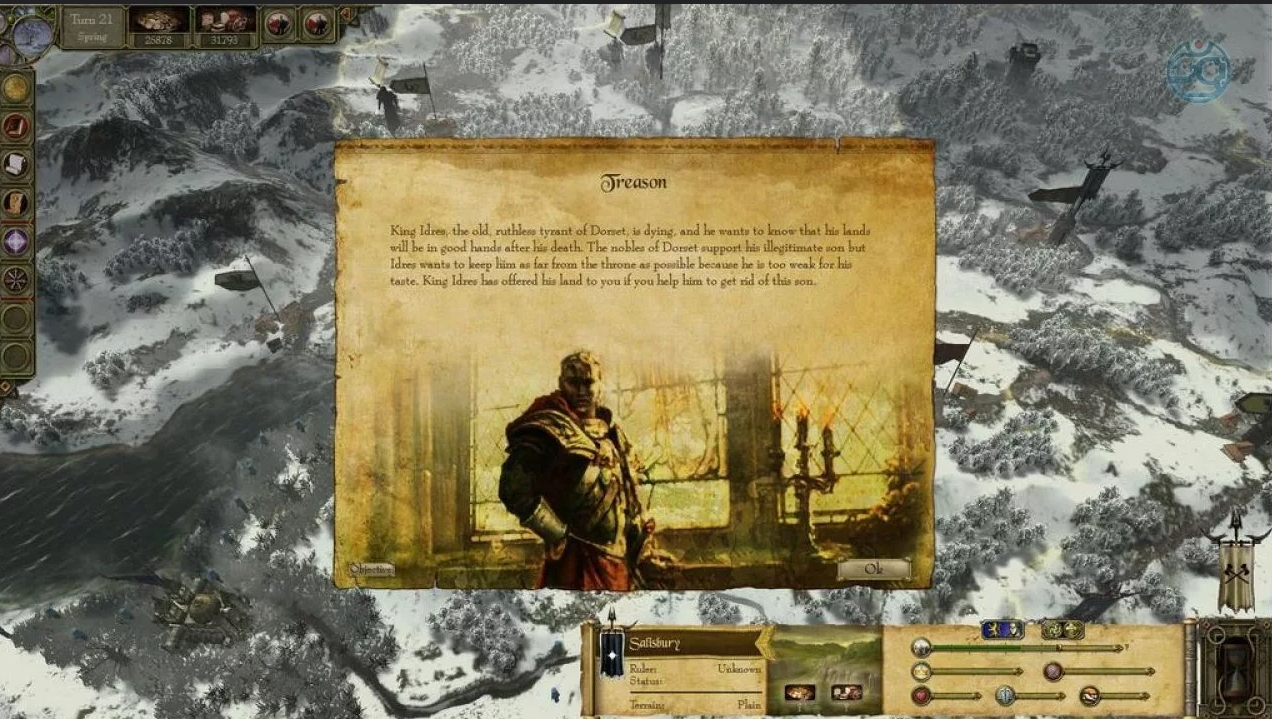This screenshot has width=1272, height=719.
Task: Open the crossed axes hanging banner
Action: pyautogui.click(x=1237, y=573)
